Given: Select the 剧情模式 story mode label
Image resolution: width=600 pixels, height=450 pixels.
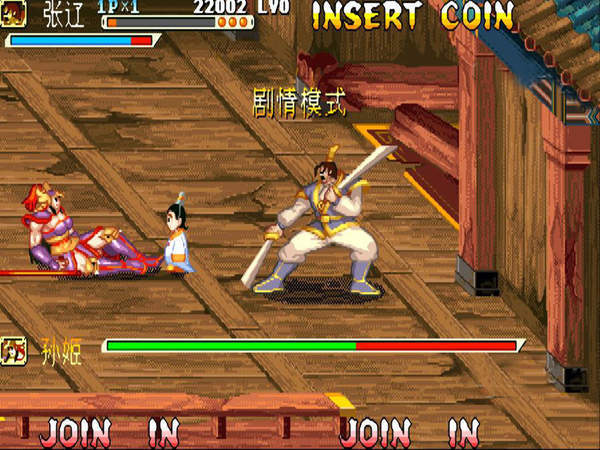Looking at the screenshot, I should click(298, 103).
